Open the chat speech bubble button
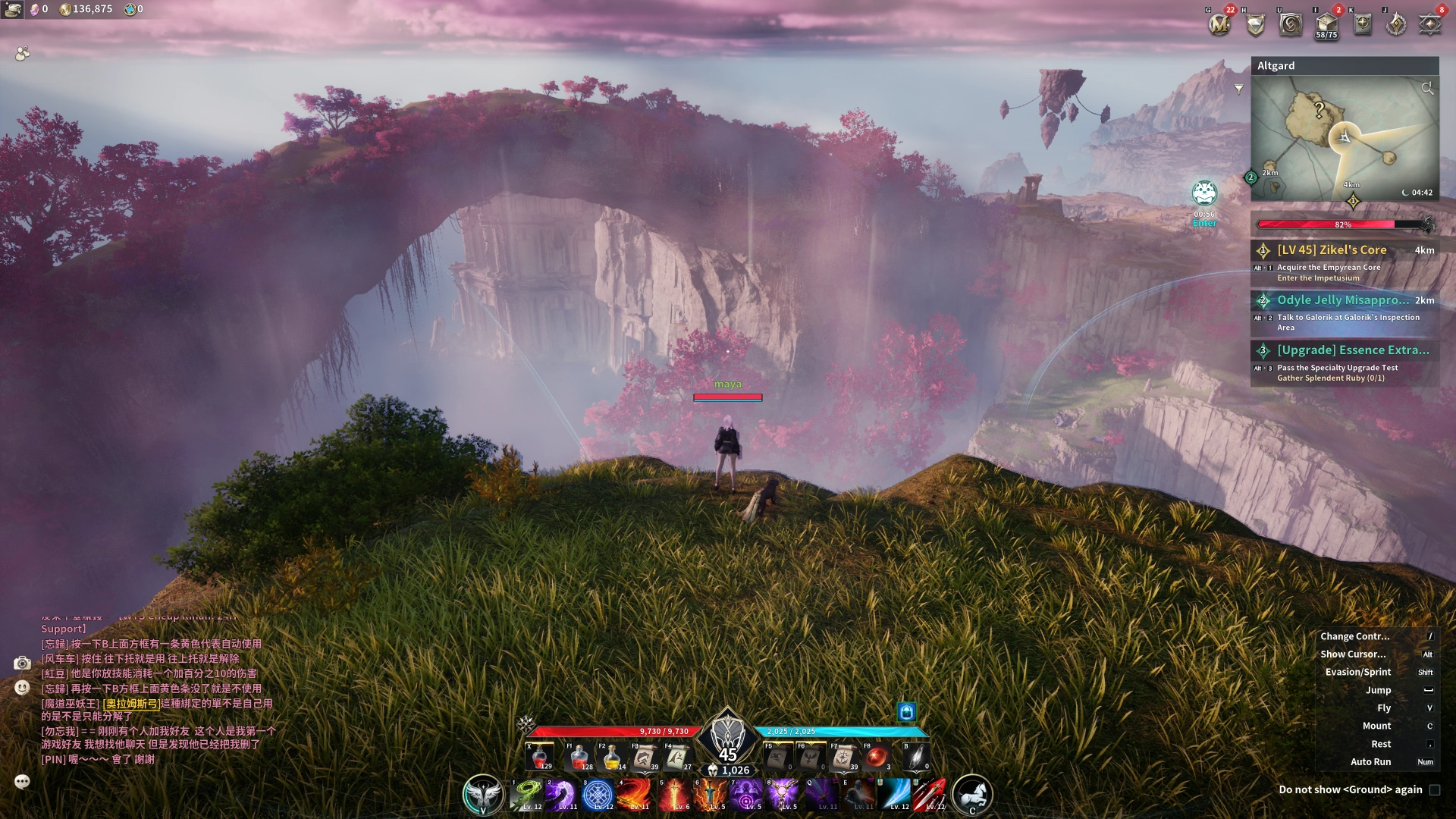1456x819 pixels. point(22,781)
